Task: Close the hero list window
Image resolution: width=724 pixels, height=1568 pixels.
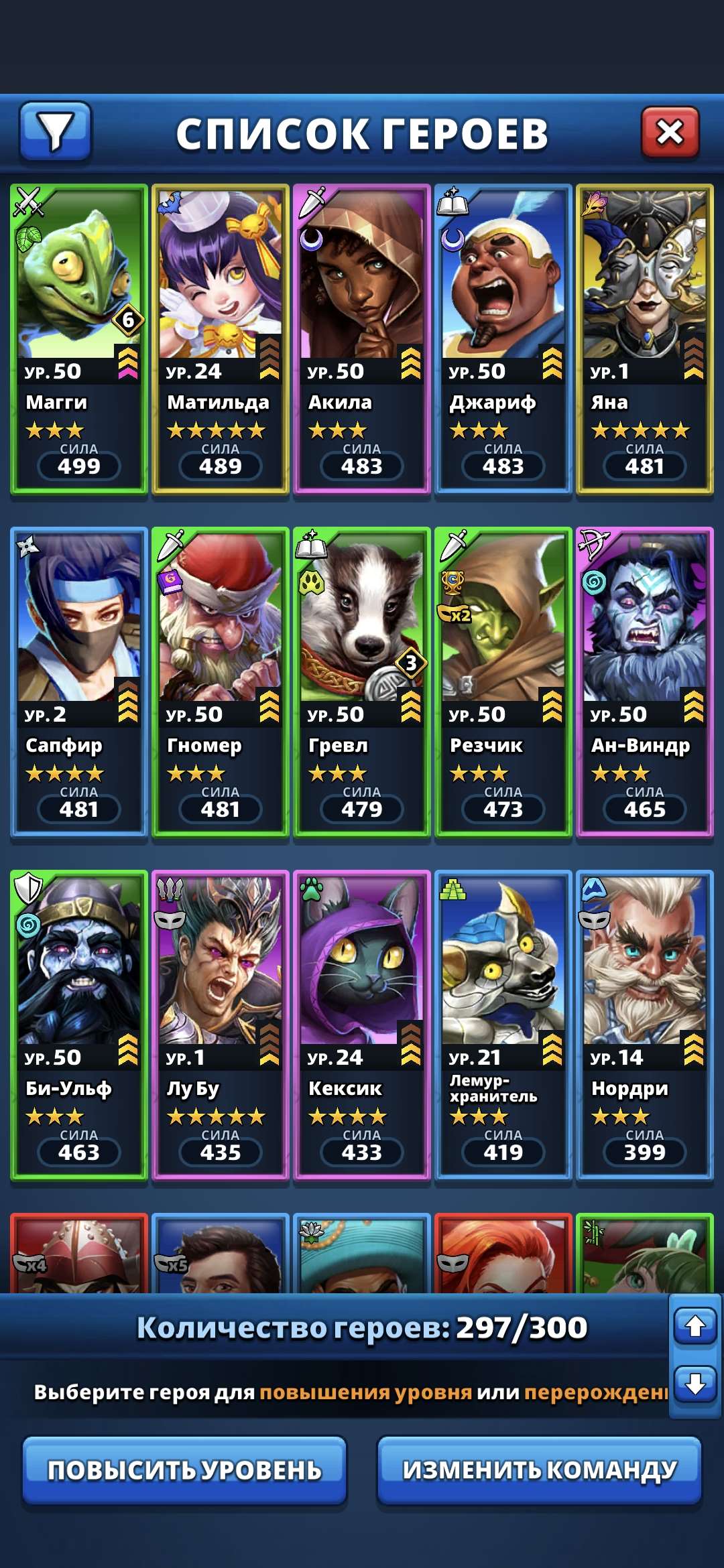Action: (x=670, y=131)
